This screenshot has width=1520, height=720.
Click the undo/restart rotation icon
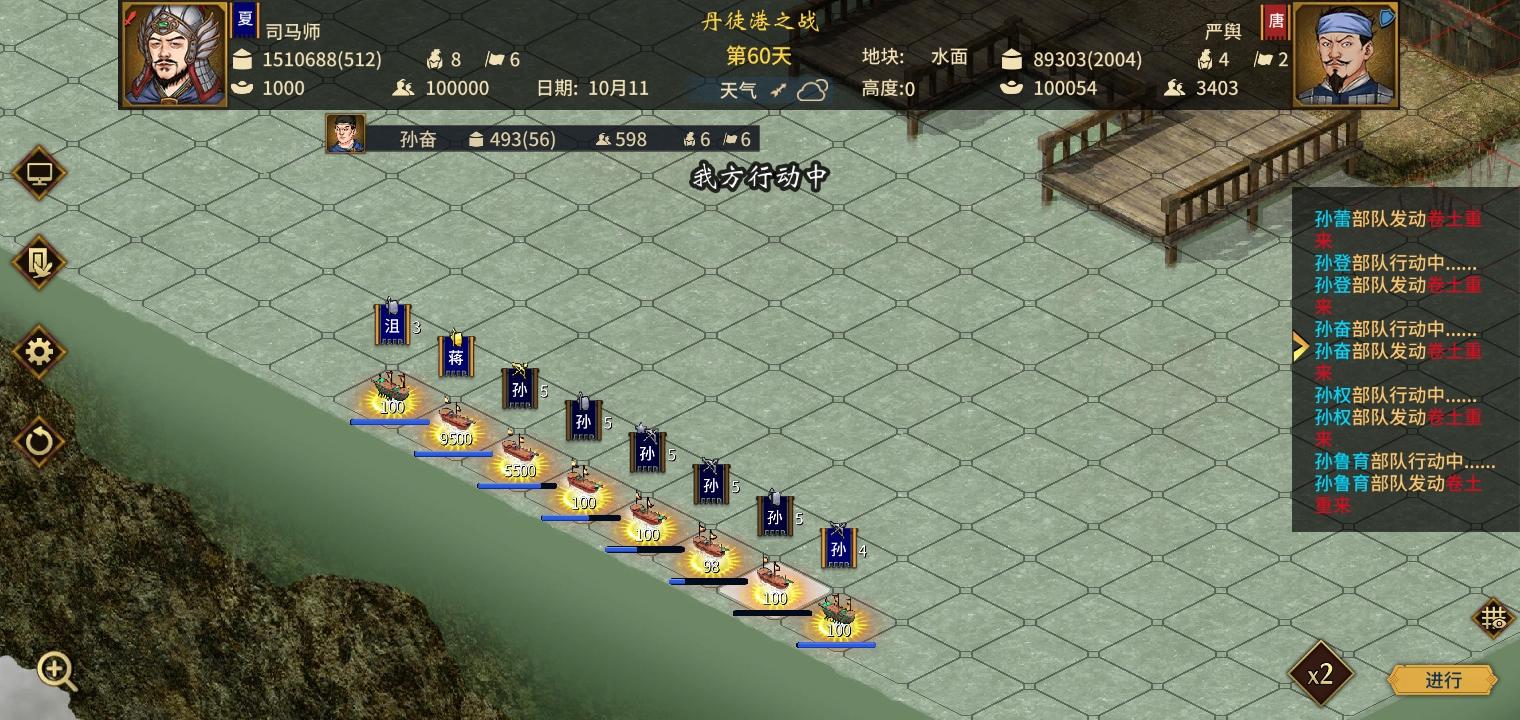pos(38,440)
